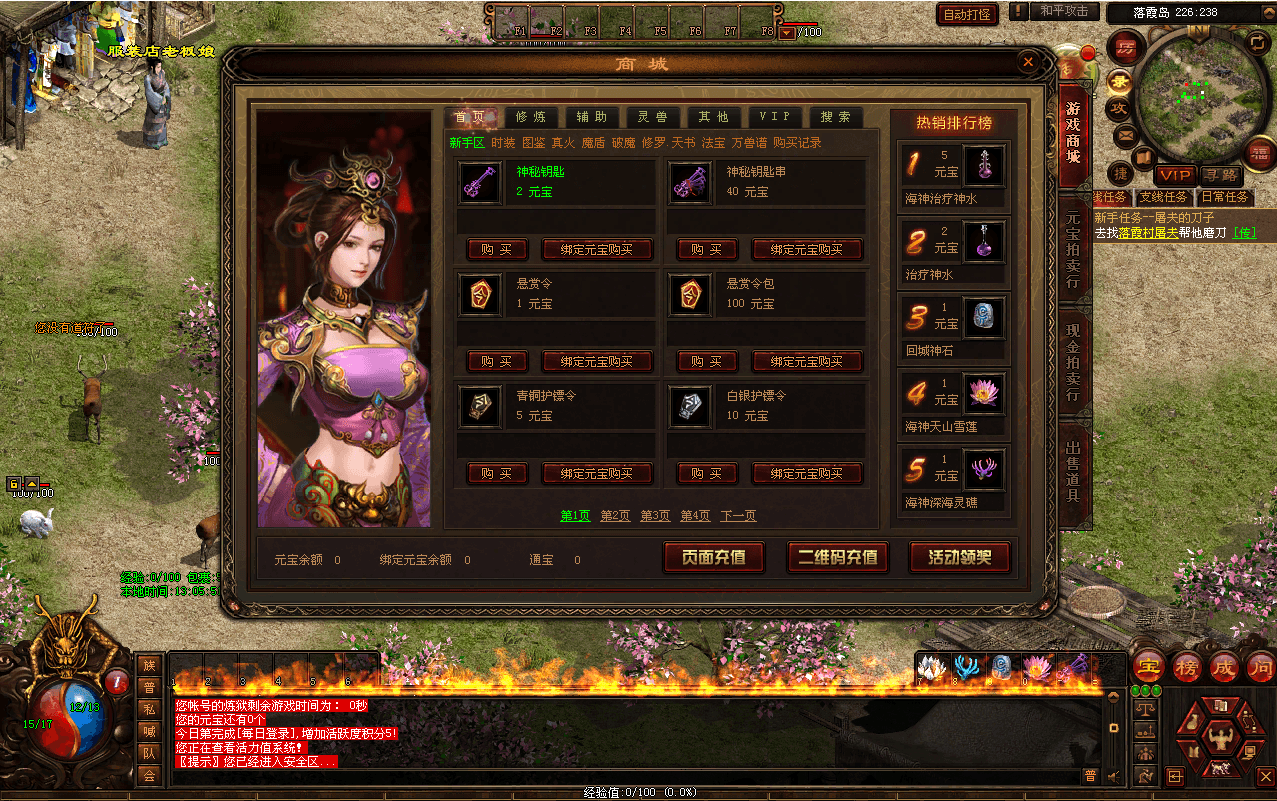
Task: Open the 搜索 search tab
Action: point(835,117)
